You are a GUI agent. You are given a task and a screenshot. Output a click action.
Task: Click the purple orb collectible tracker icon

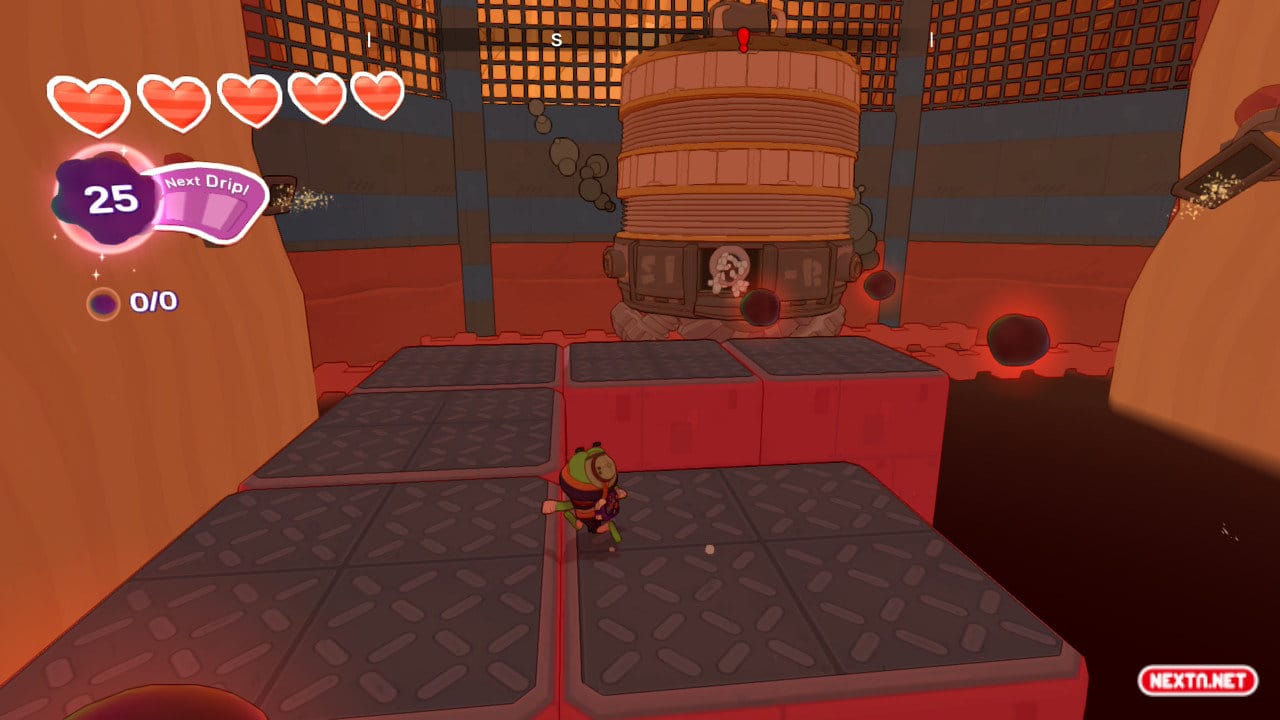[x=102, y=303]
